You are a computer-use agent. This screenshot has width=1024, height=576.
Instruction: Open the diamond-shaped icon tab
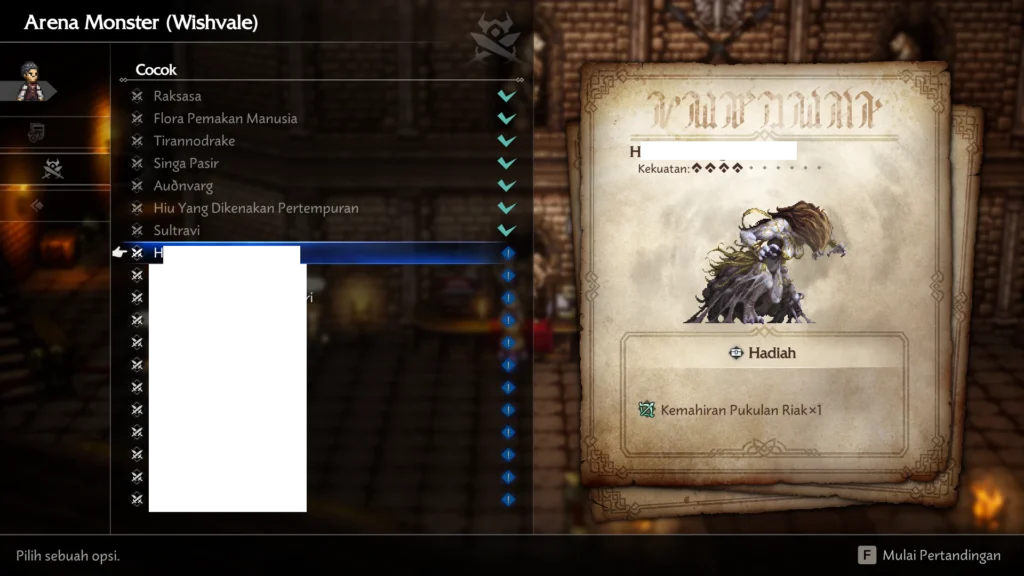38,206
